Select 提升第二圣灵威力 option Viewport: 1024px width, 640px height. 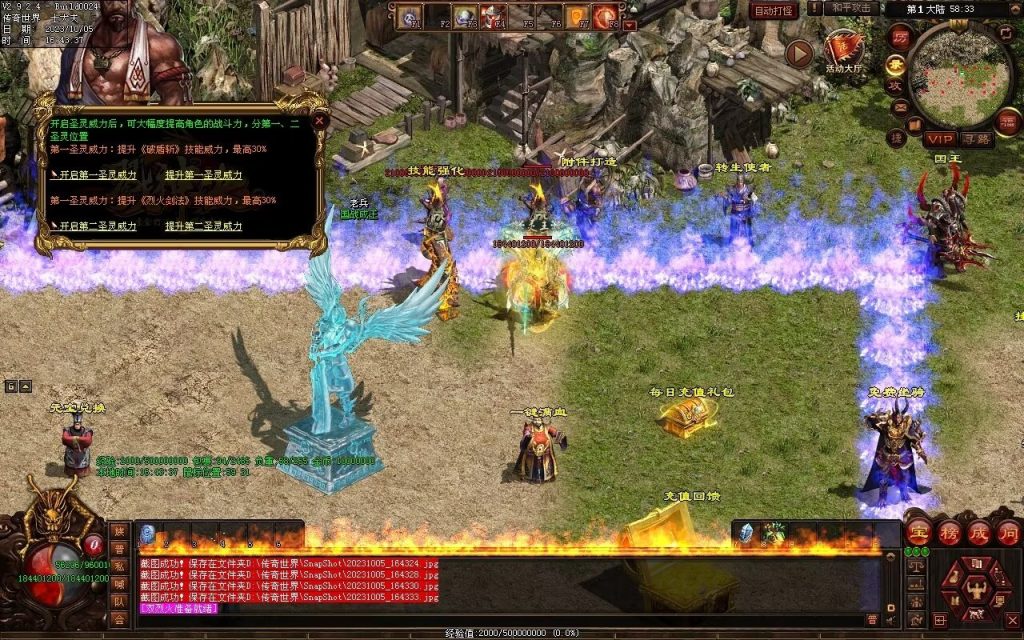tap(203, 226)
